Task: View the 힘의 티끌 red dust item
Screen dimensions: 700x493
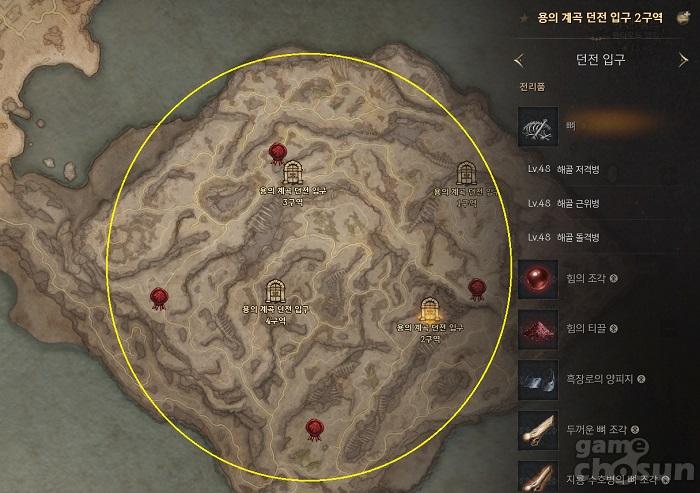Action: coord(538,328)
